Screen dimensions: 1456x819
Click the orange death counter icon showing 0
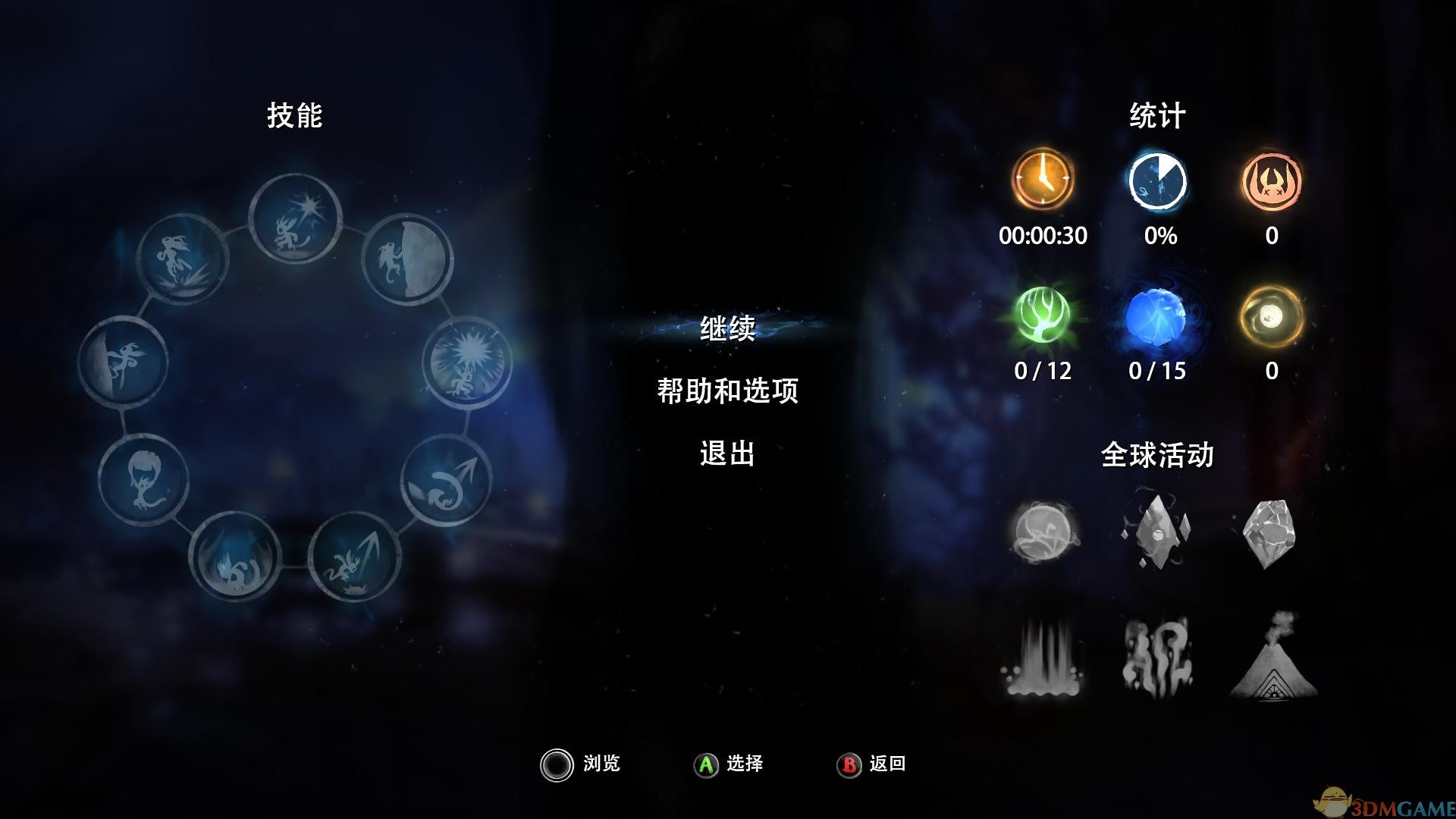click(1272, 182)
